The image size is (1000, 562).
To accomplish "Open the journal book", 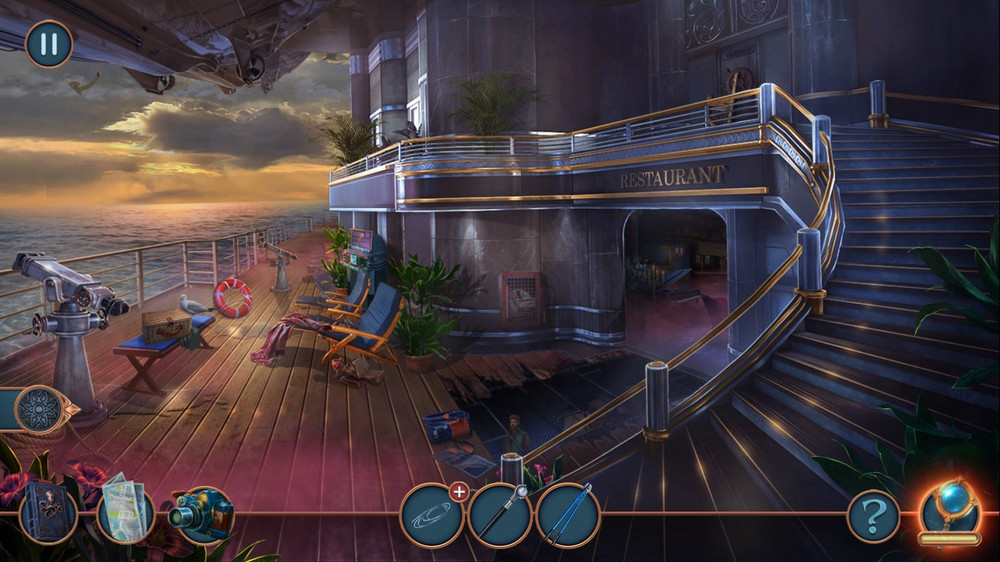I will pos(47,513).
